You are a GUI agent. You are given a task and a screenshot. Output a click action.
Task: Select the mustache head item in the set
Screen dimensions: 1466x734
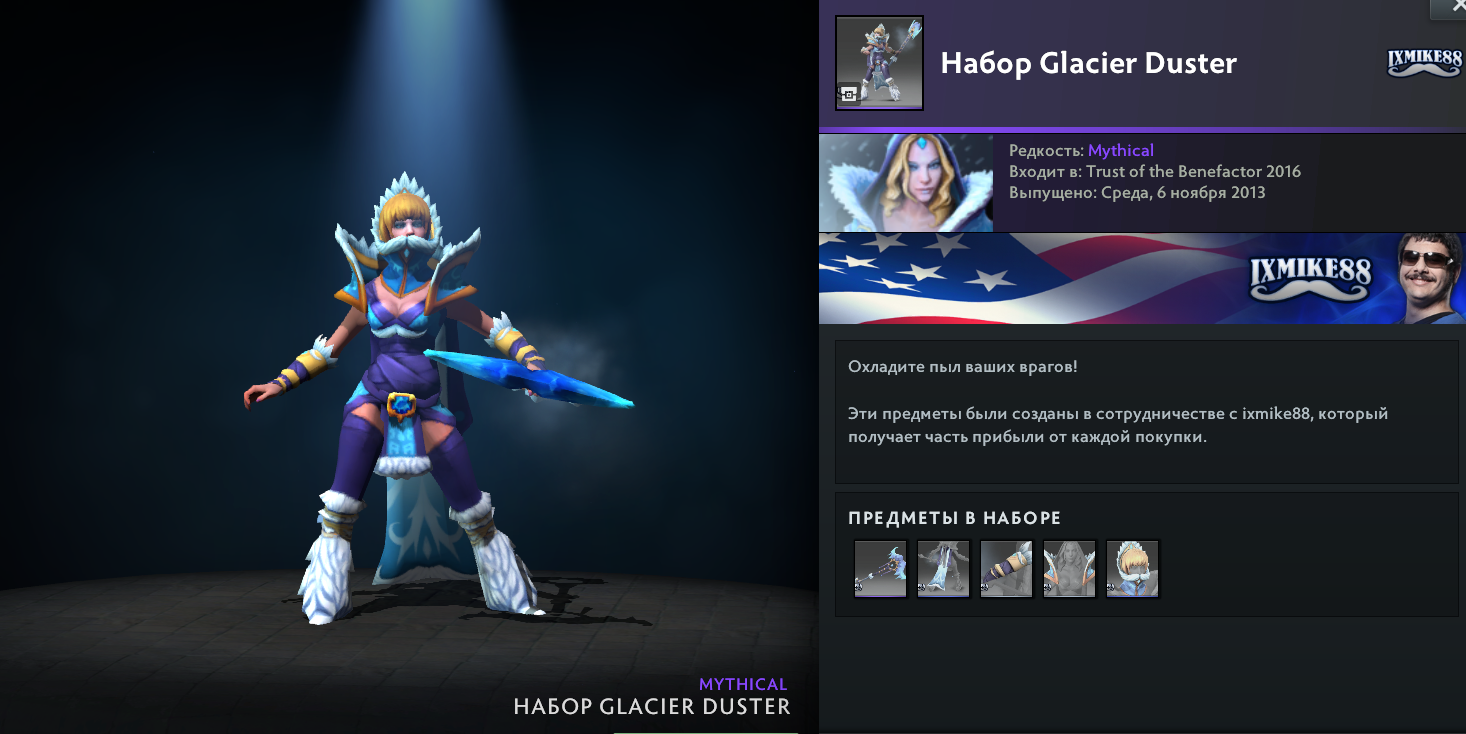pyautogui.click(x=1132, y=568)
